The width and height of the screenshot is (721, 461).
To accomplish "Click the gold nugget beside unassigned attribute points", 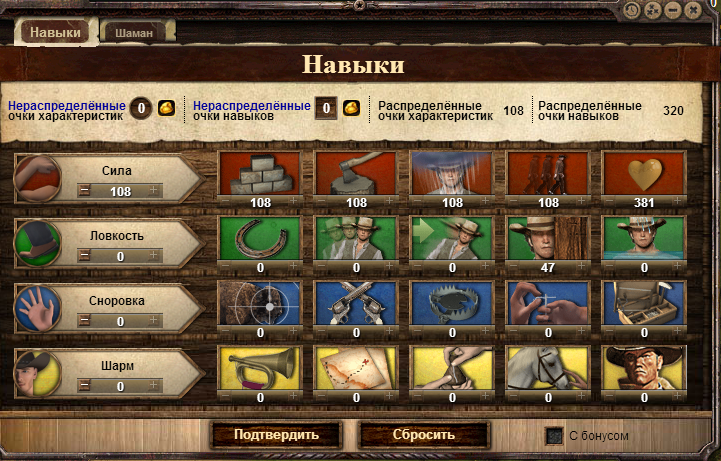I will pos(166,108).
